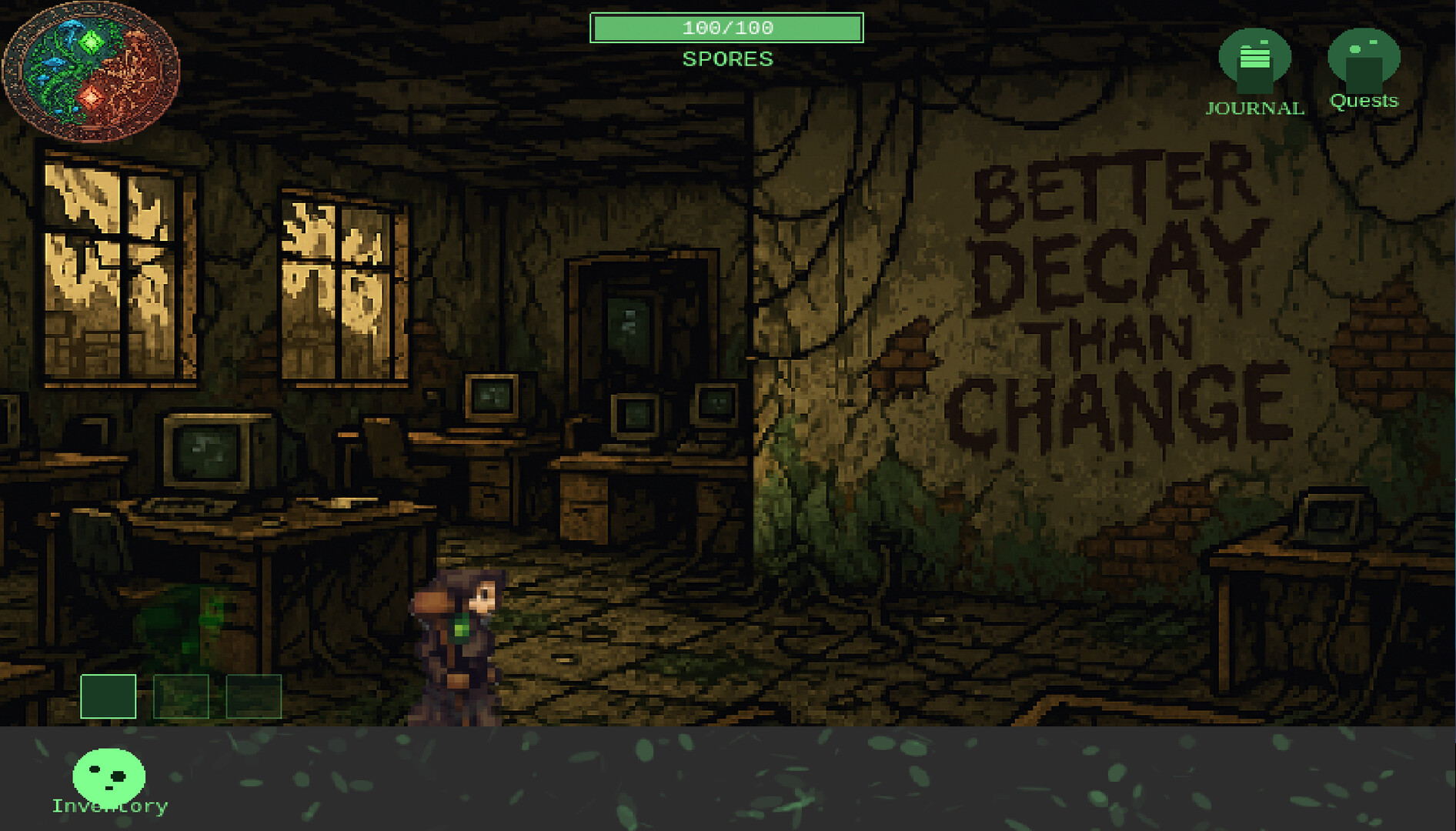Image resolution: width=1456 pixels, height=831 pixels.
Task: Select the third hotbar slot
Action: (254, 698)
